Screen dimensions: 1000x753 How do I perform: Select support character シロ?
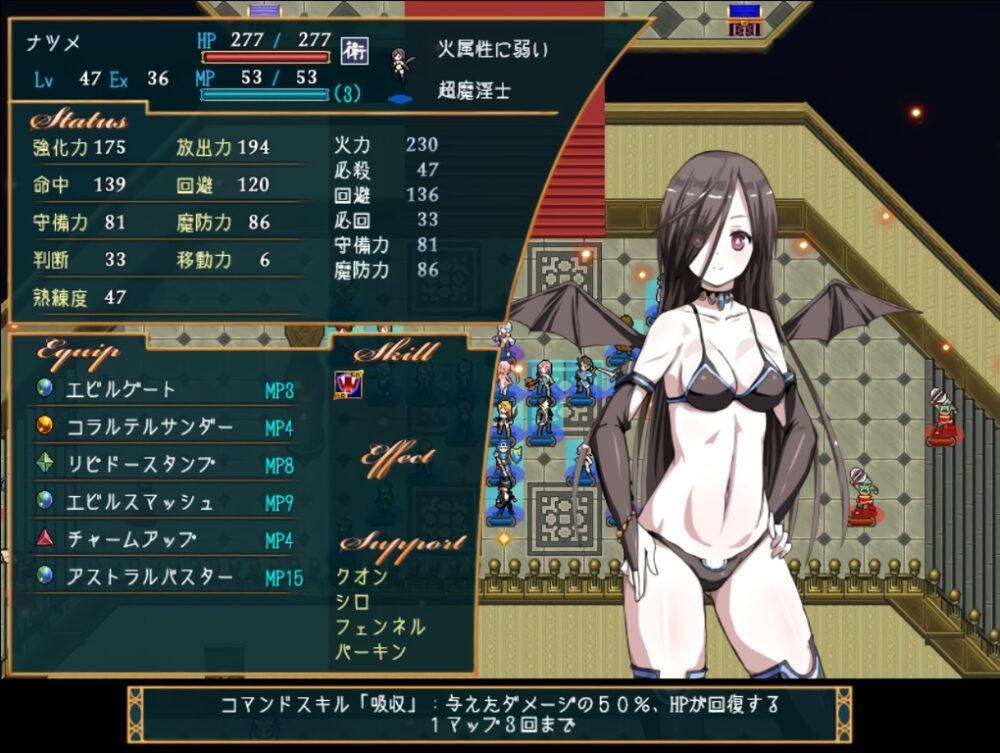click(x=354, y=602)
